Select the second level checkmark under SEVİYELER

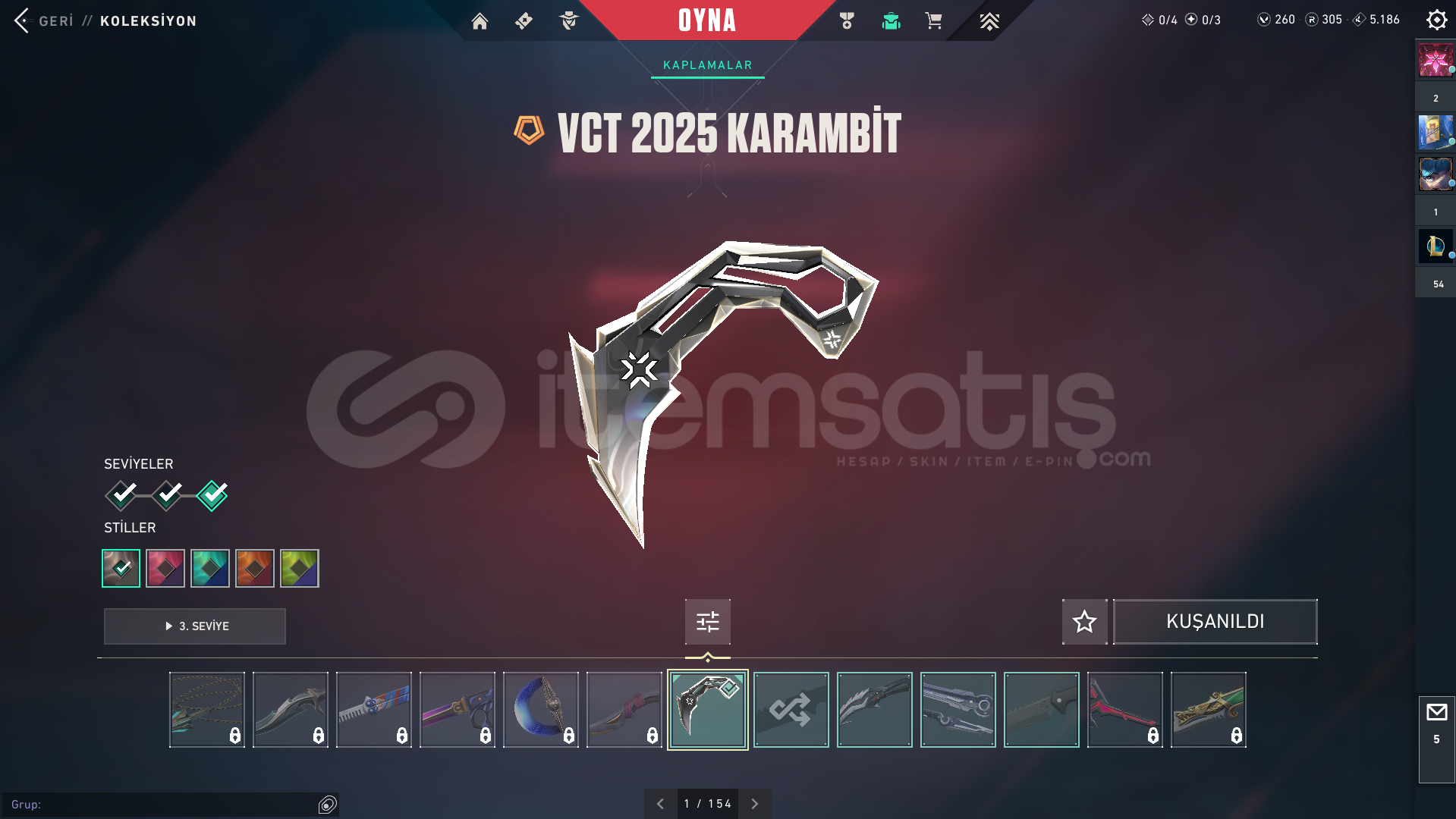click(166, 494)
